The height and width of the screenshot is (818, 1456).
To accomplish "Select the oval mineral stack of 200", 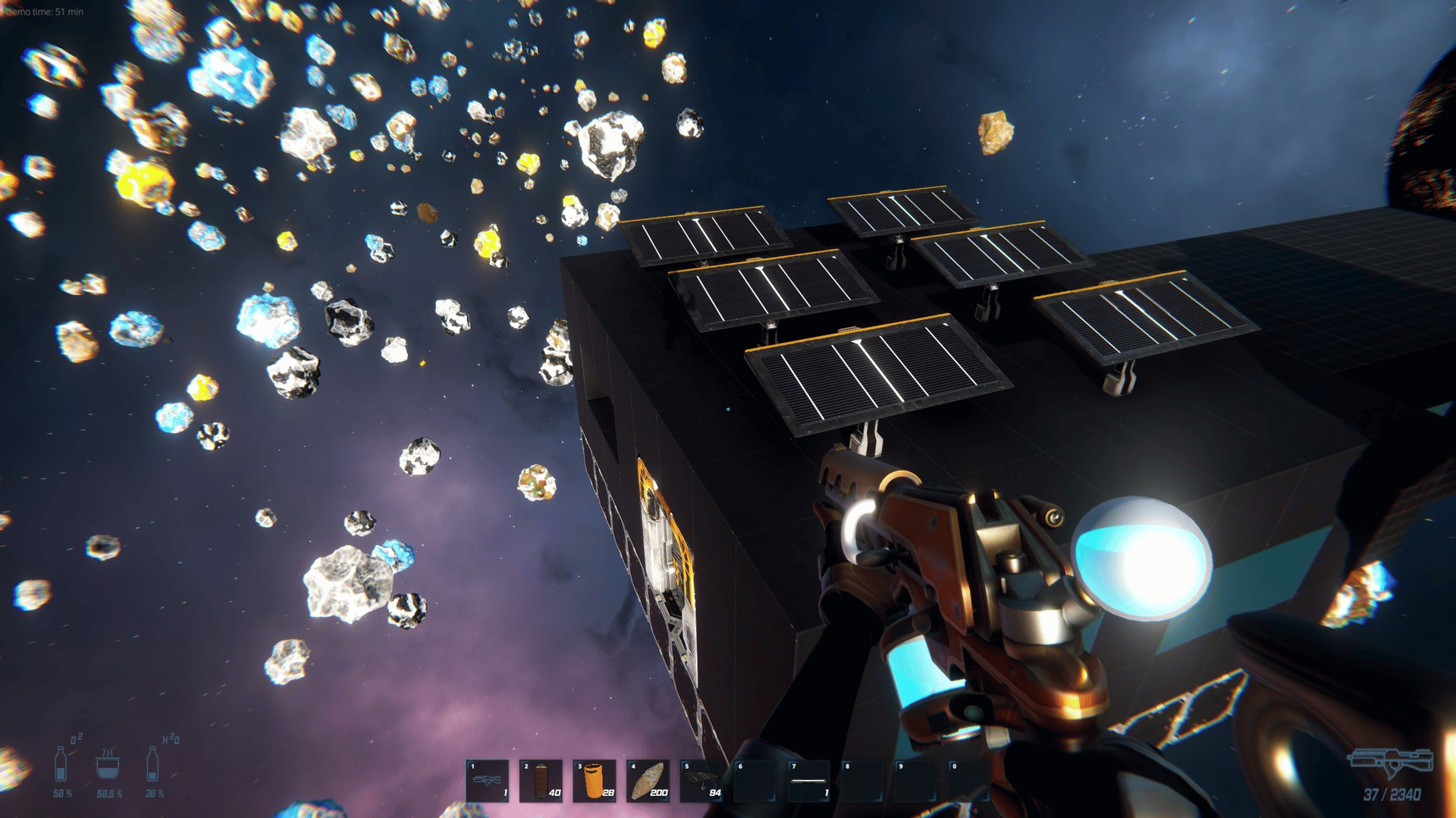I will tap(648, 780).
